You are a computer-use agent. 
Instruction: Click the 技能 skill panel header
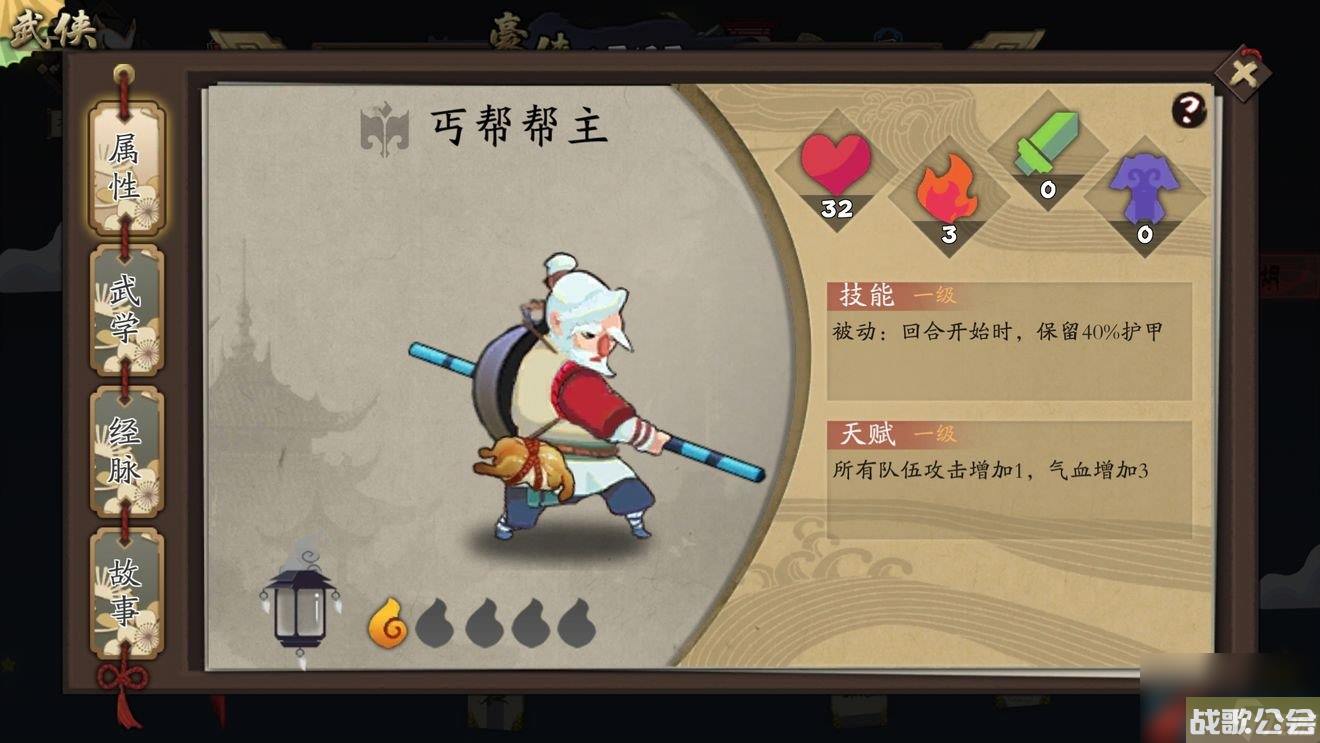click(866, 297)
